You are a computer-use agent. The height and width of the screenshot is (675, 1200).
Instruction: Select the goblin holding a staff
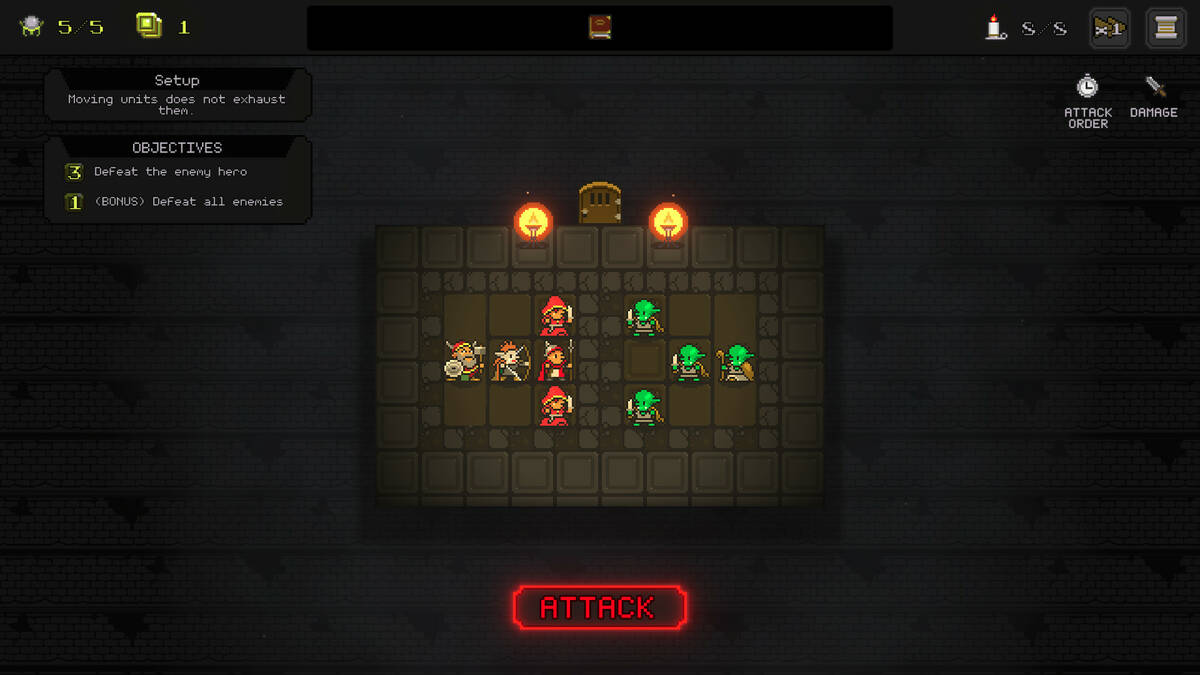tap(737, 362)
